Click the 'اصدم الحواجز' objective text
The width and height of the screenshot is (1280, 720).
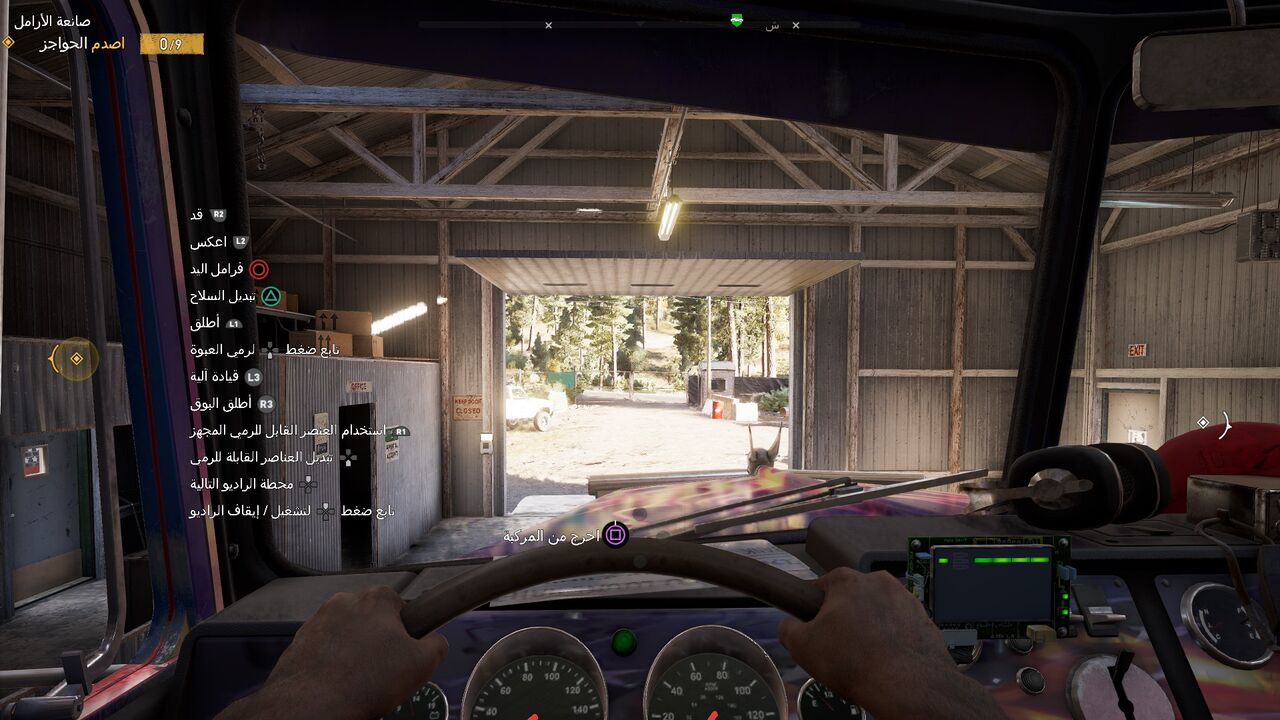tap(82, 44)
